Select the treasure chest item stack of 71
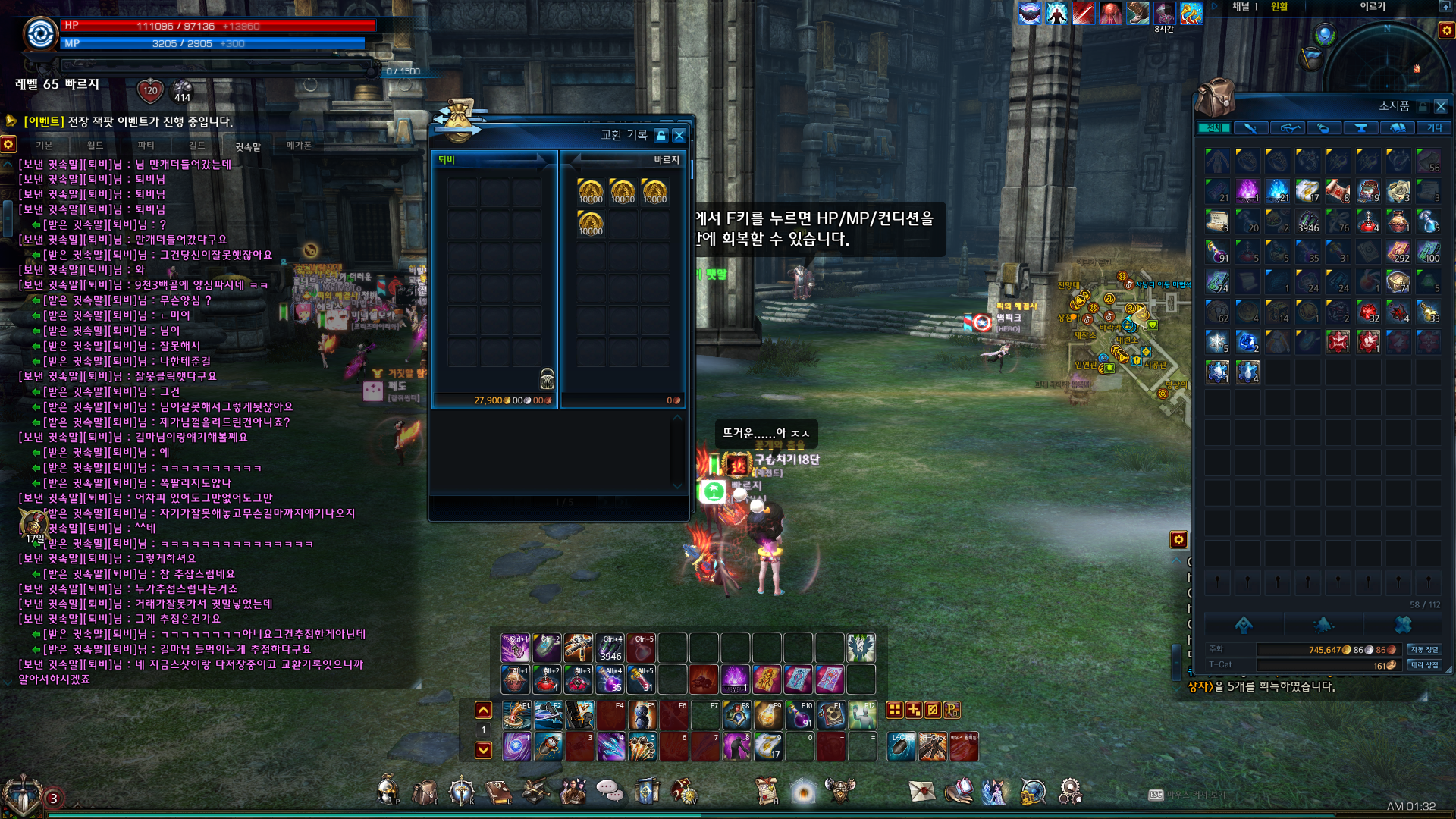 1398,281
